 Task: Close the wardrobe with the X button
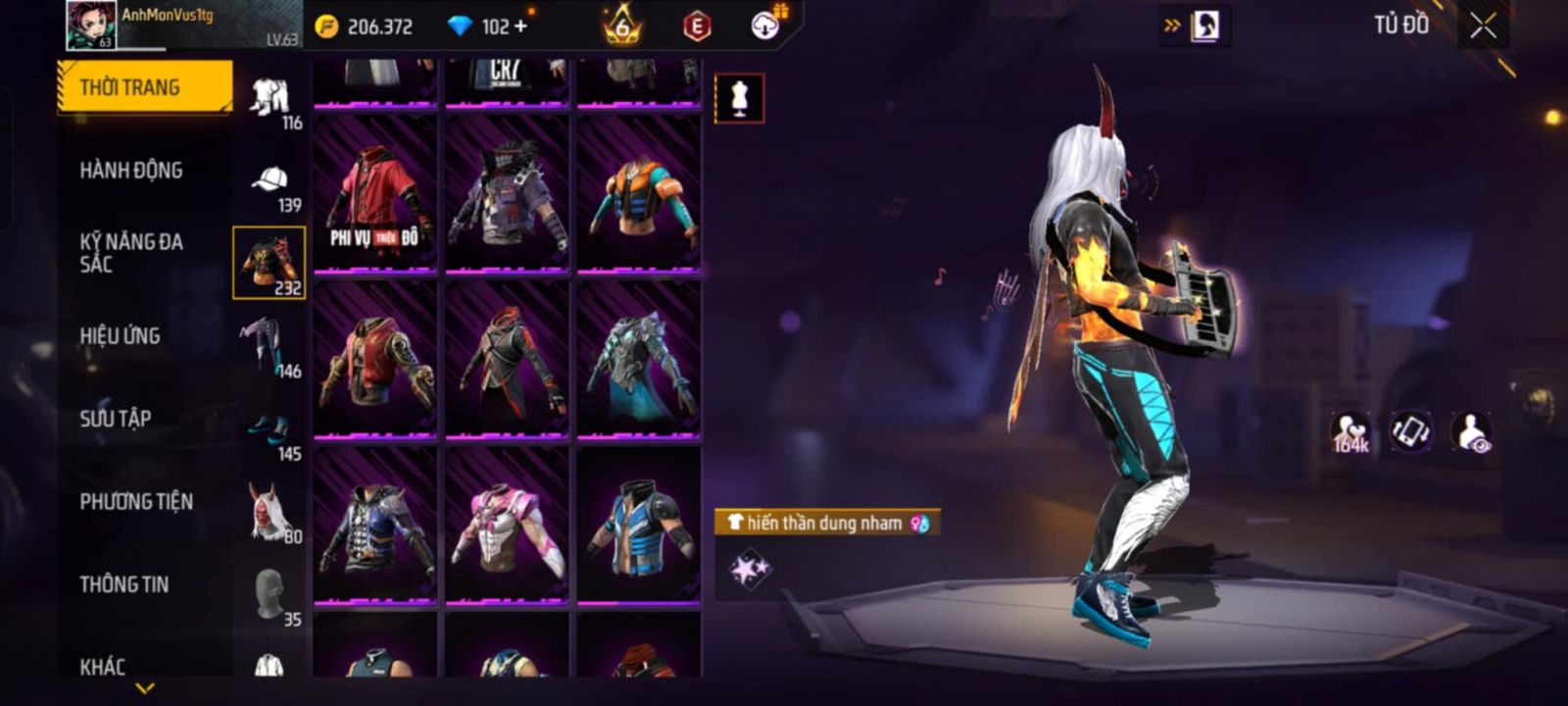(1483, 26)
